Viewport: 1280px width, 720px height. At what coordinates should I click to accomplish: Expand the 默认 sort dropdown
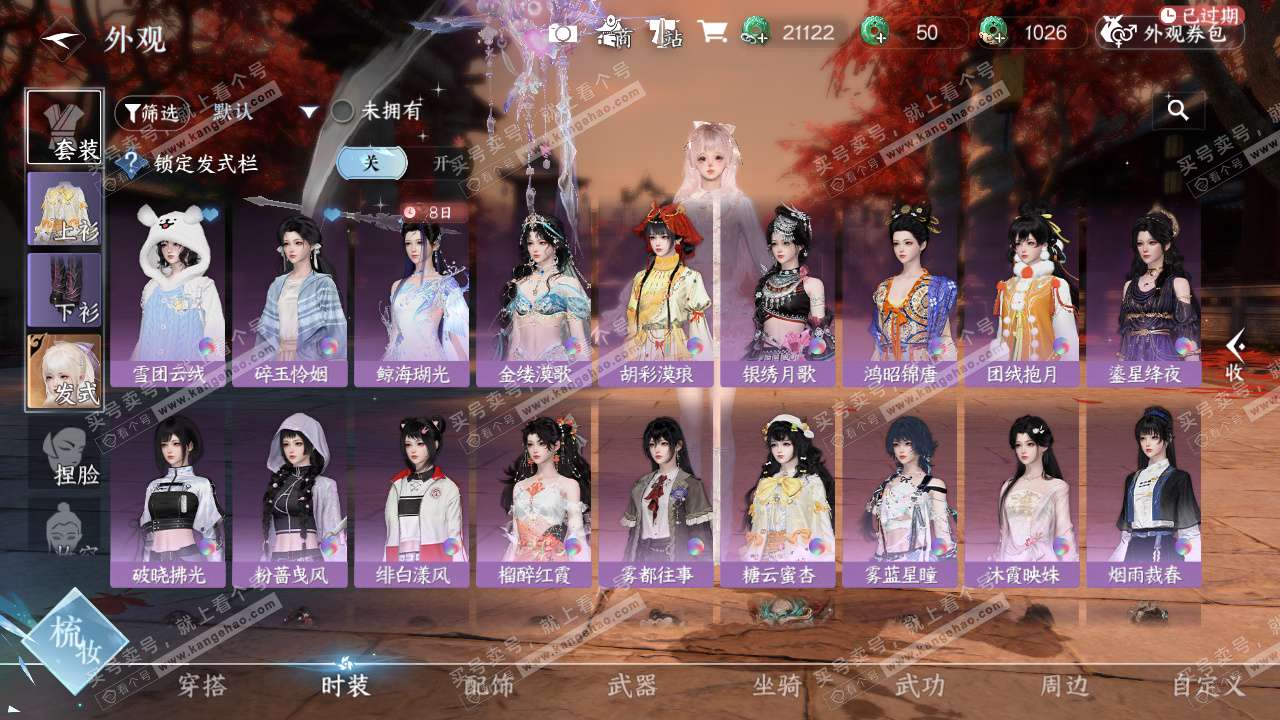(x=309, y=112)
